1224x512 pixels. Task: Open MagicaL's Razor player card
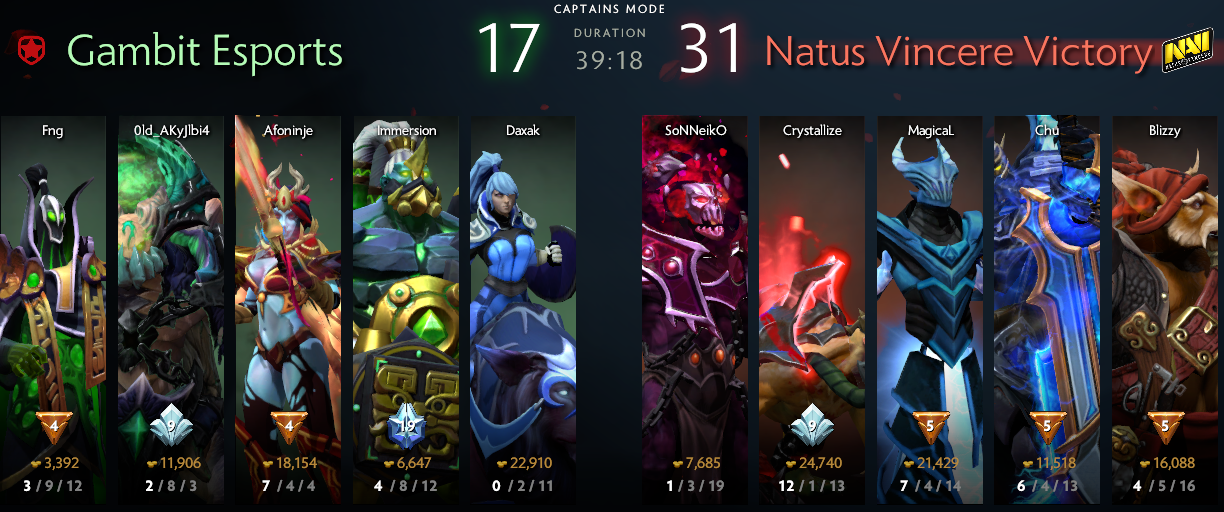930,300
